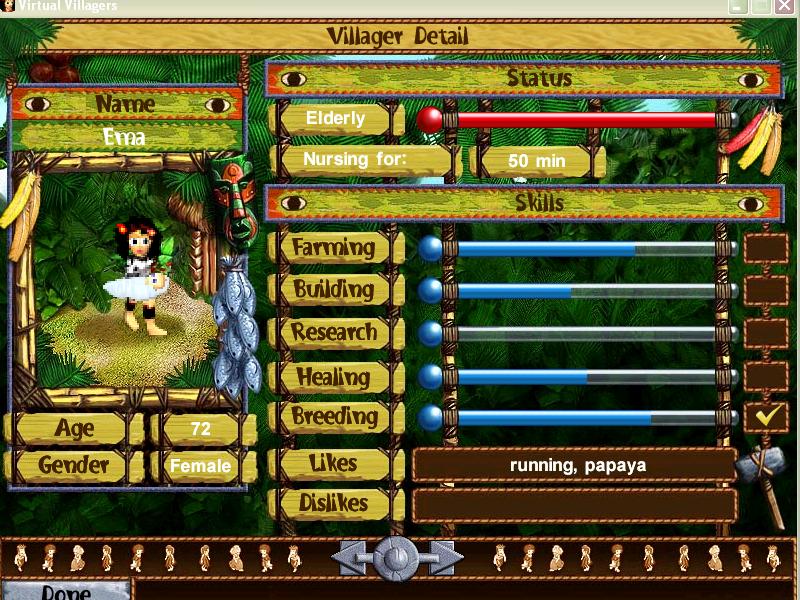
Task: Go to the previous villager with left arrow
Action: (351, 557)
